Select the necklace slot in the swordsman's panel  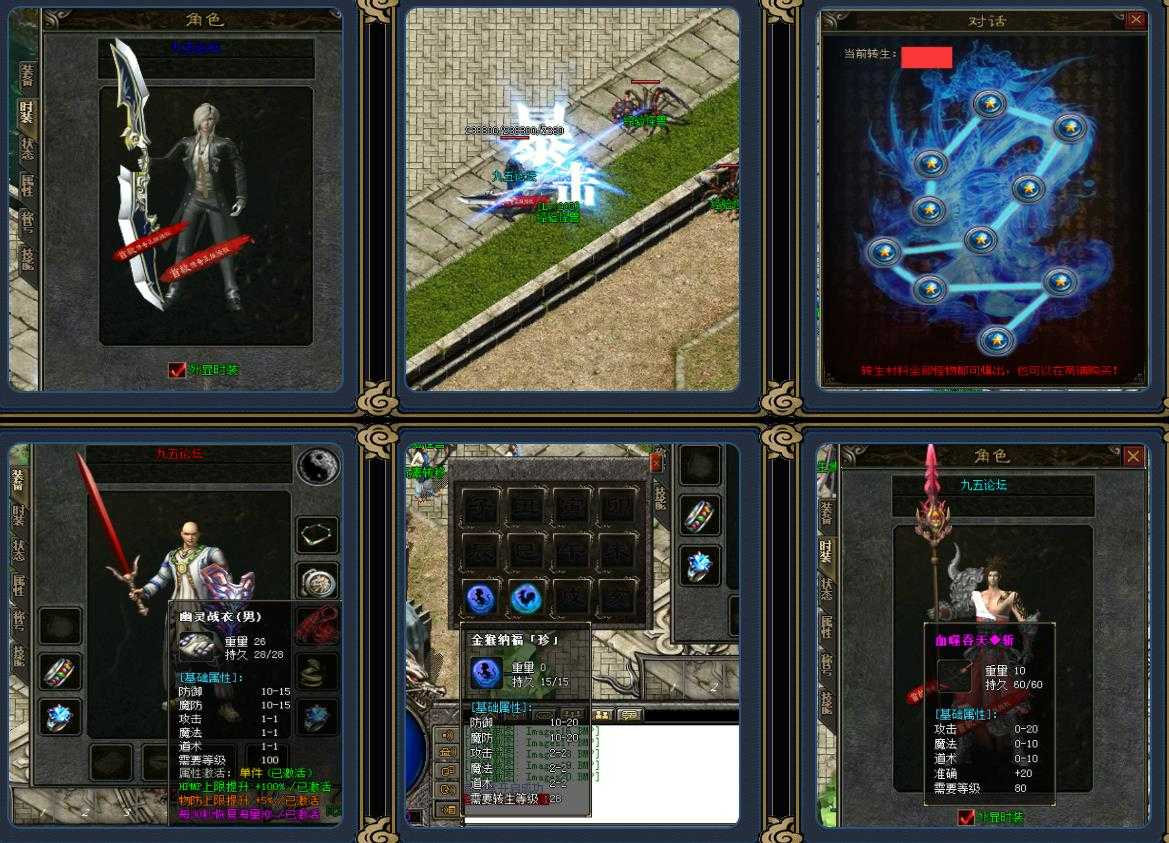coord(318,535)
